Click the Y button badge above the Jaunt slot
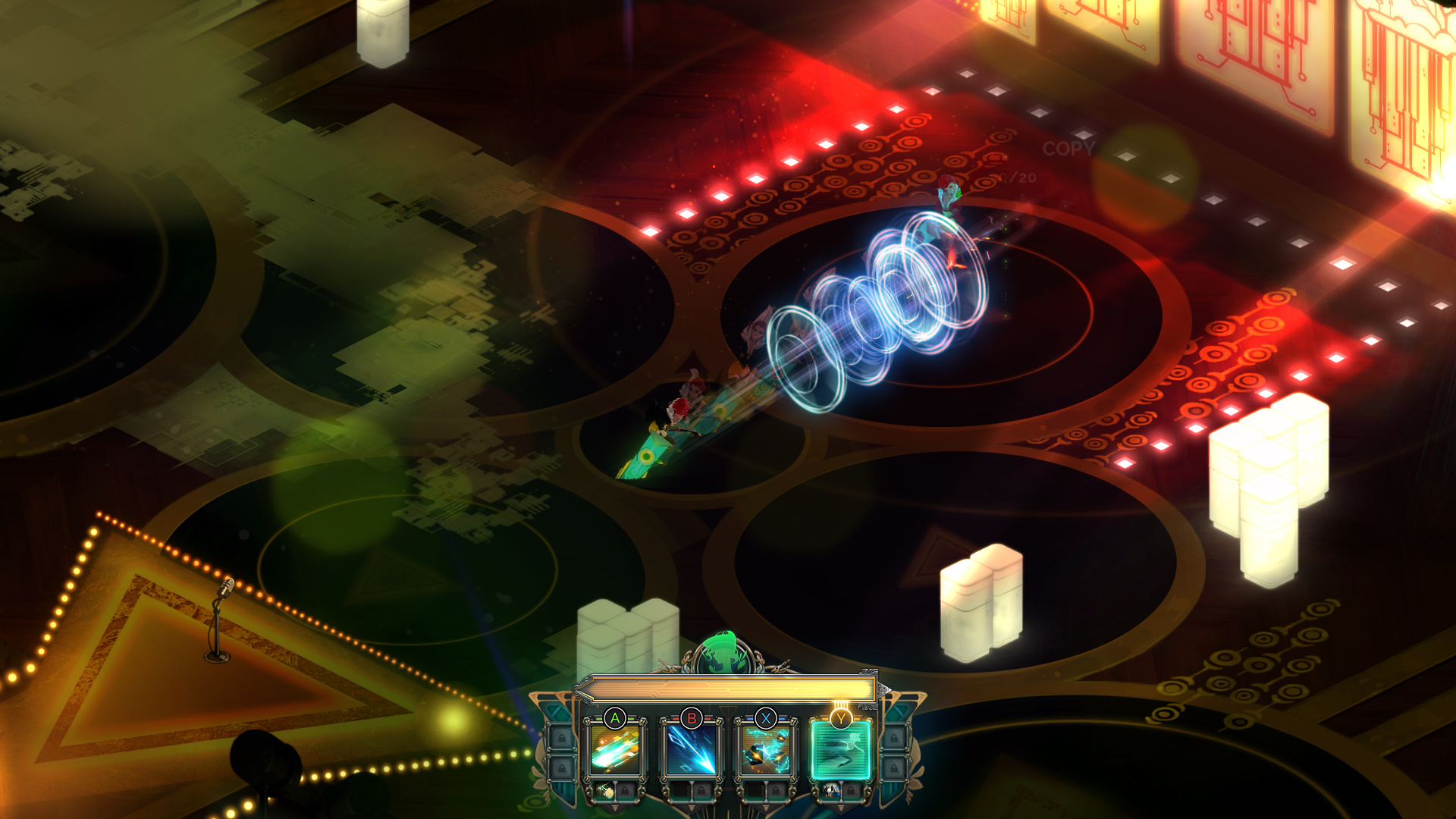Viewport: 1456px width, 819px height. [x=841, y=717]
